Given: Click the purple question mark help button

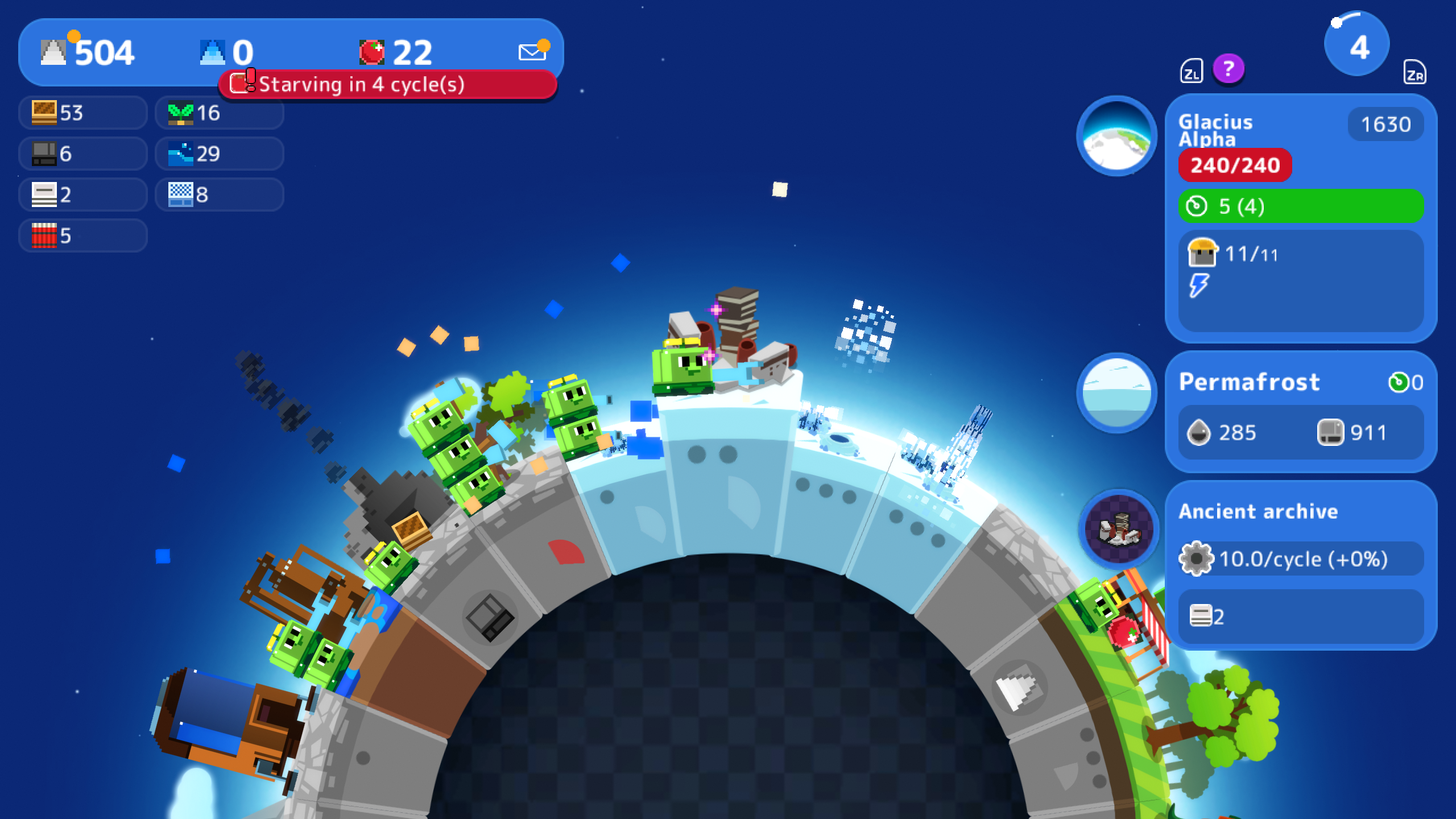Looking at the screenshot, I should click(x=1228, y=69).
